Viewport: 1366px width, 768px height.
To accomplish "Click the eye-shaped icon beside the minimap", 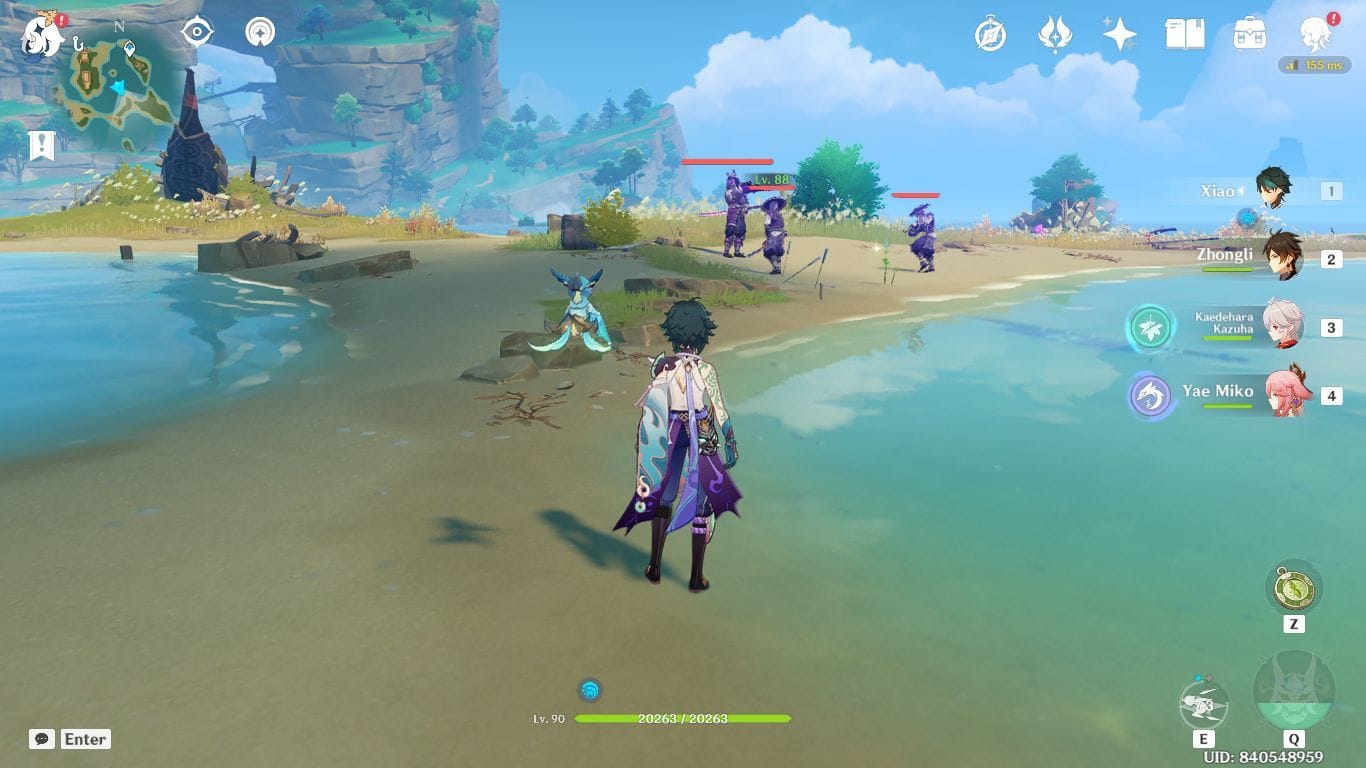I will (197, 32).
